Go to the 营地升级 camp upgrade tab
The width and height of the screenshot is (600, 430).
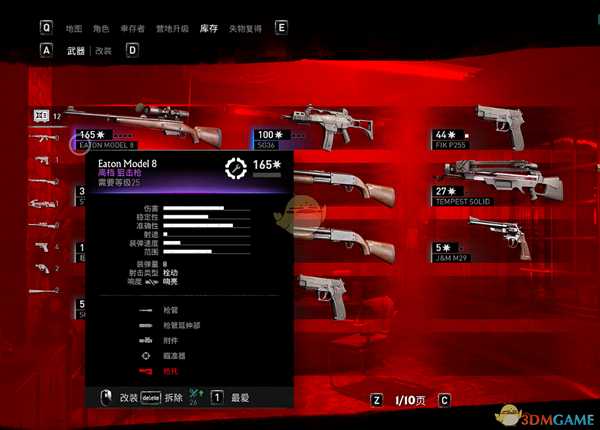tap(171, 30)
